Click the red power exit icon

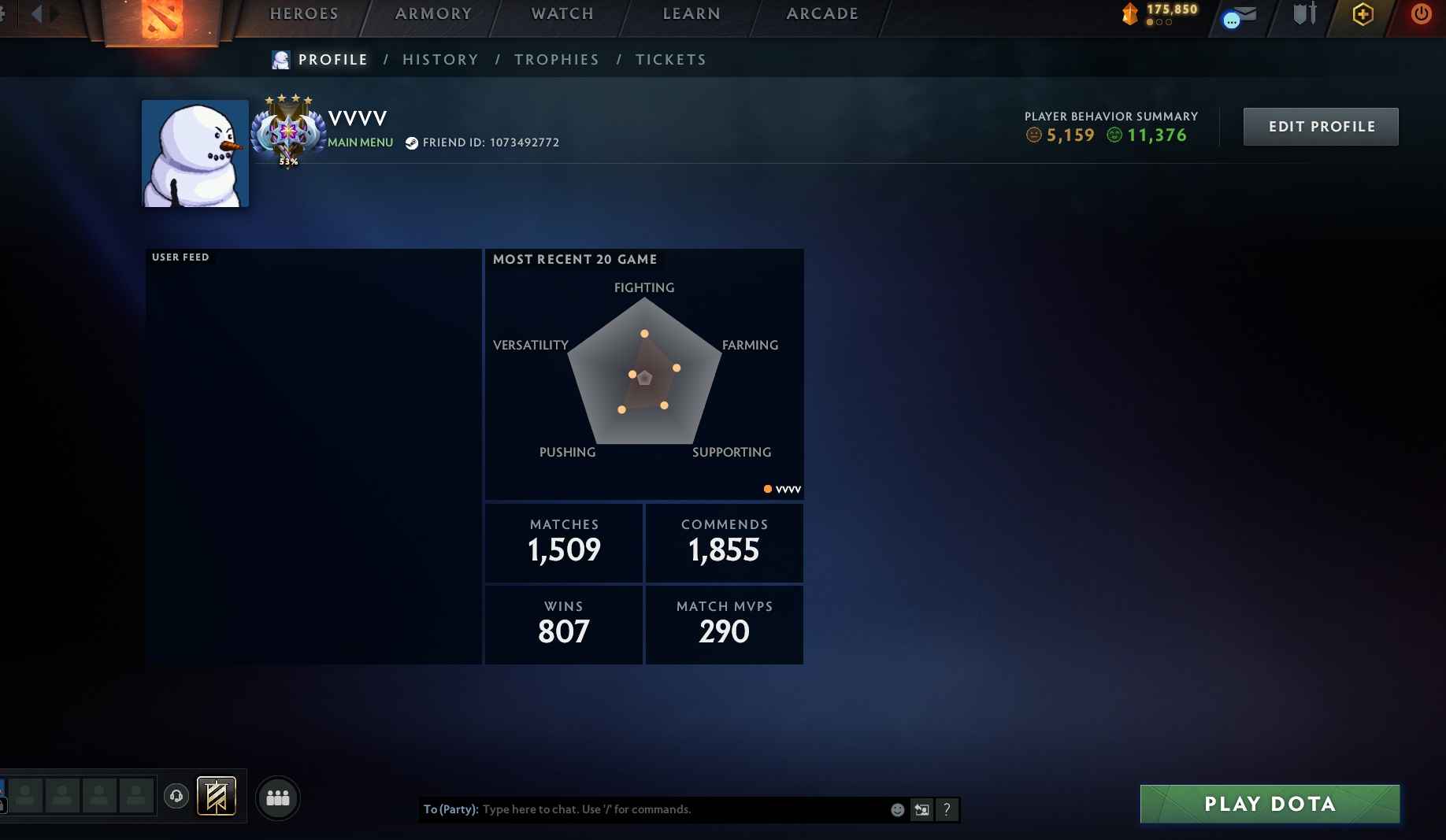point(1421,13)
